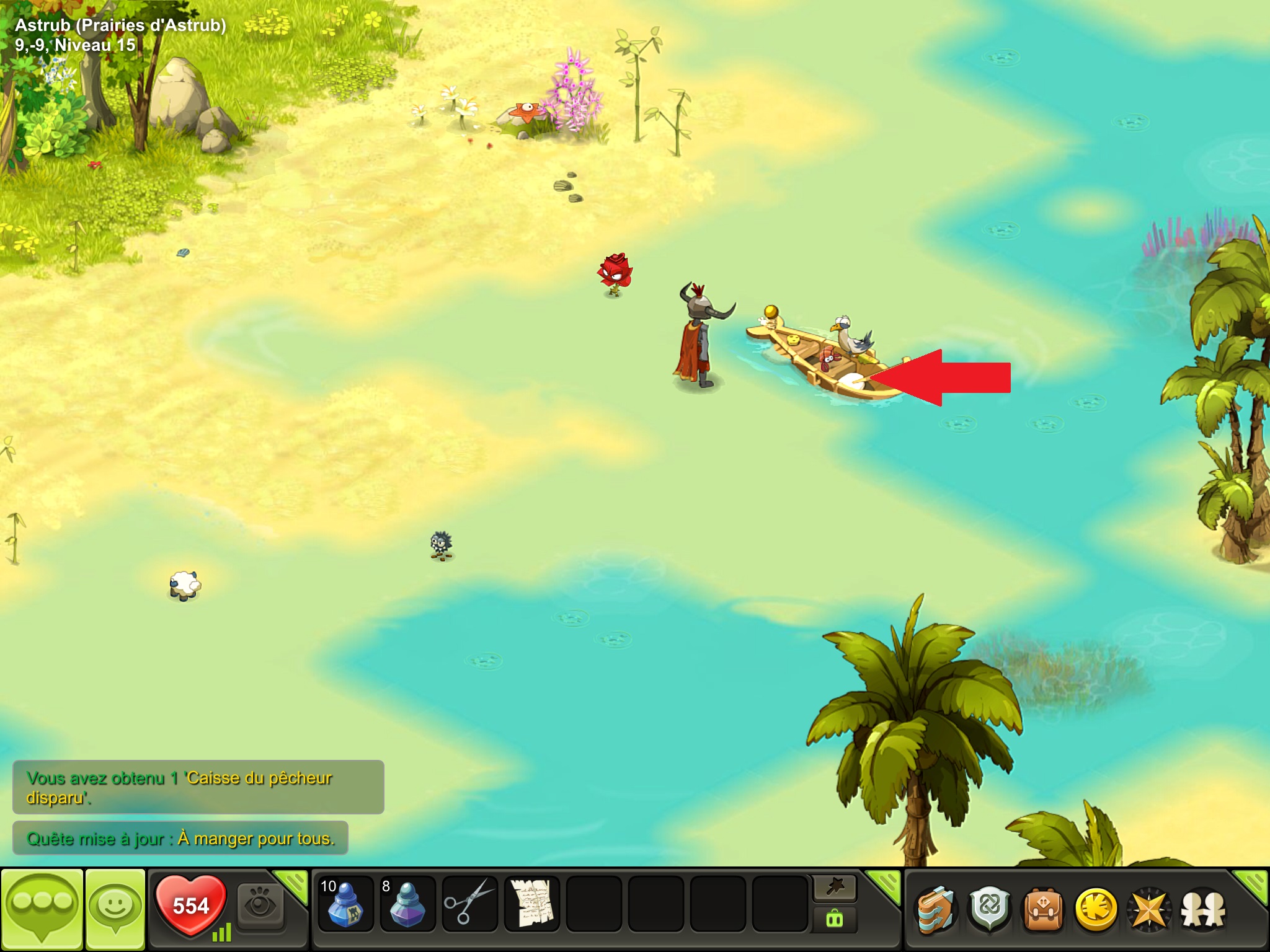The width and height of the screenshot is (1270, 952).
Task: Expand the green corner tab beside the heart
Action: pyautogui.click(x=291, y=884)
